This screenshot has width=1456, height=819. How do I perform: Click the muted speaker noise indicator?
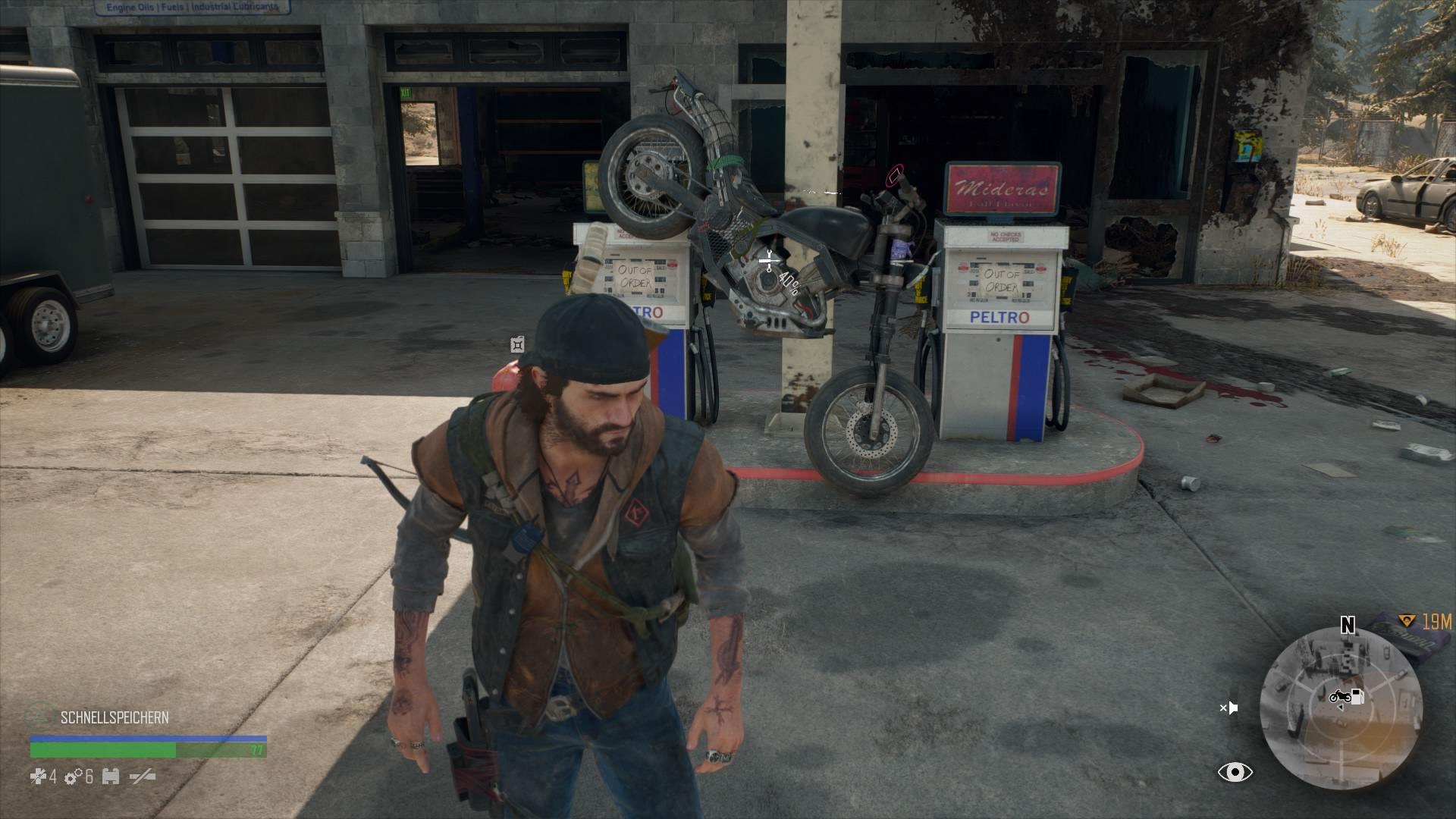click(1228, 708)
